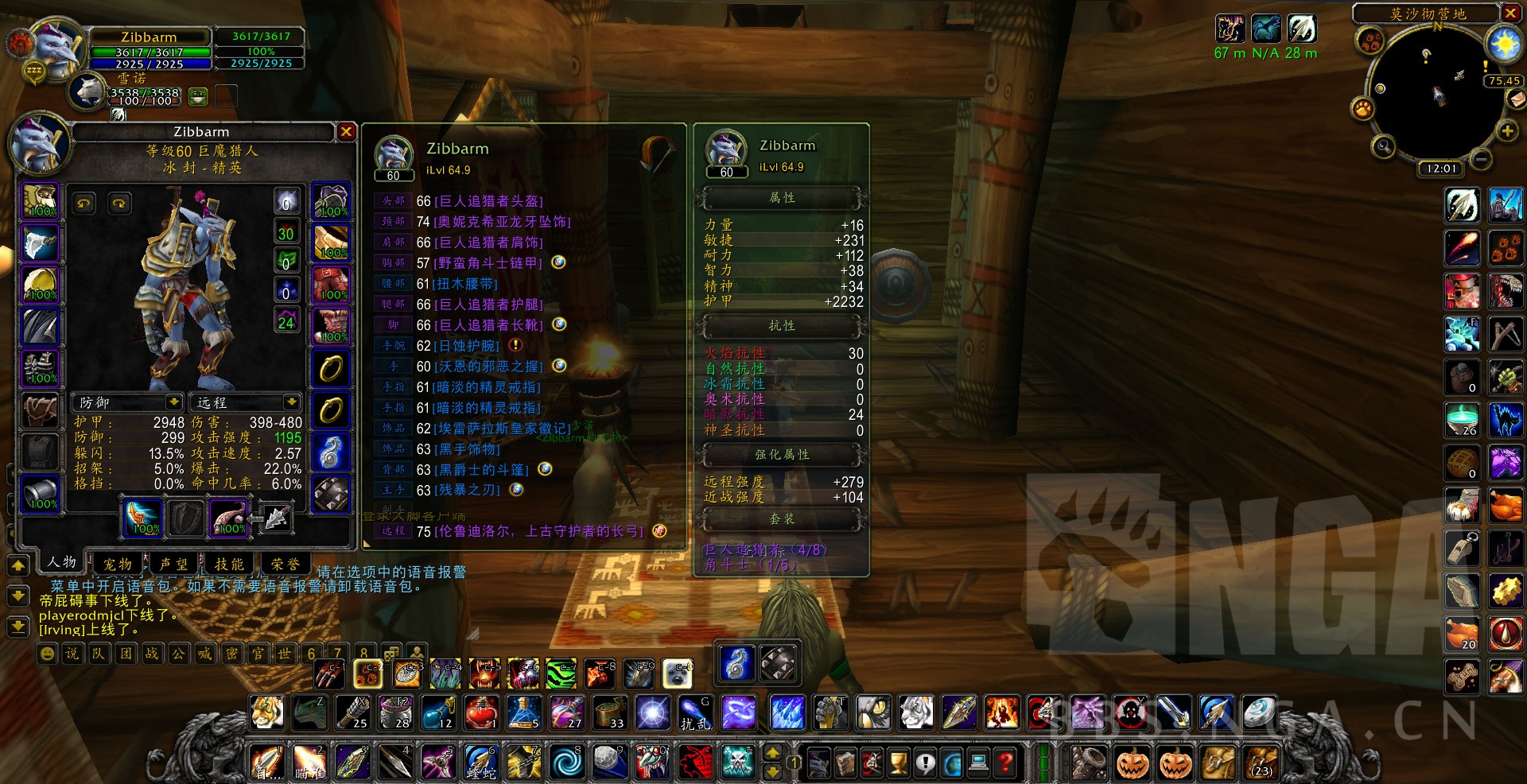Click Zibbarm's green health bar
Viewport: 1527px width, 784px height.
[x=151, y=52]
